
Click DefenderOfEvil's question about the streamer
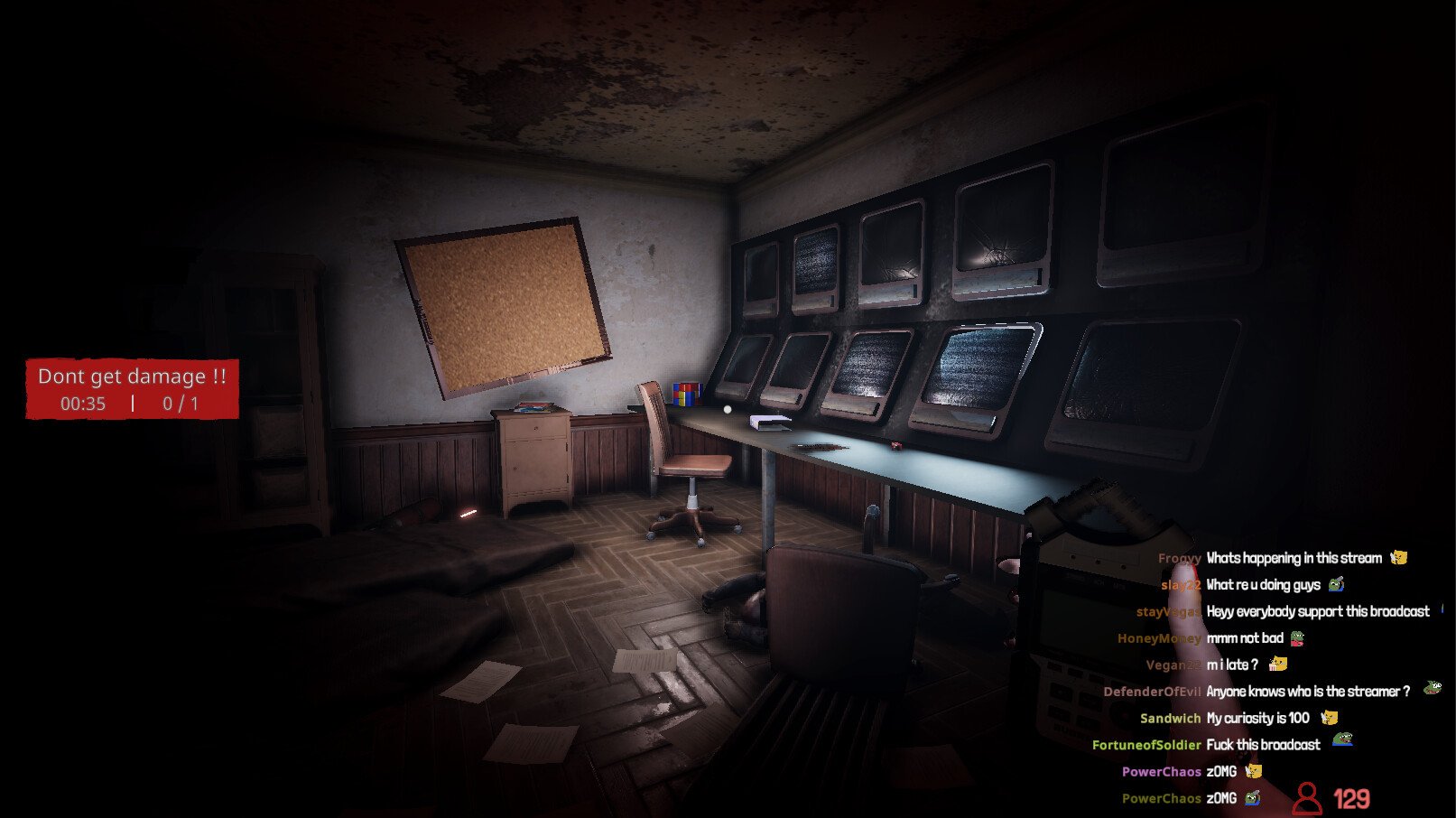[1307, 692]
